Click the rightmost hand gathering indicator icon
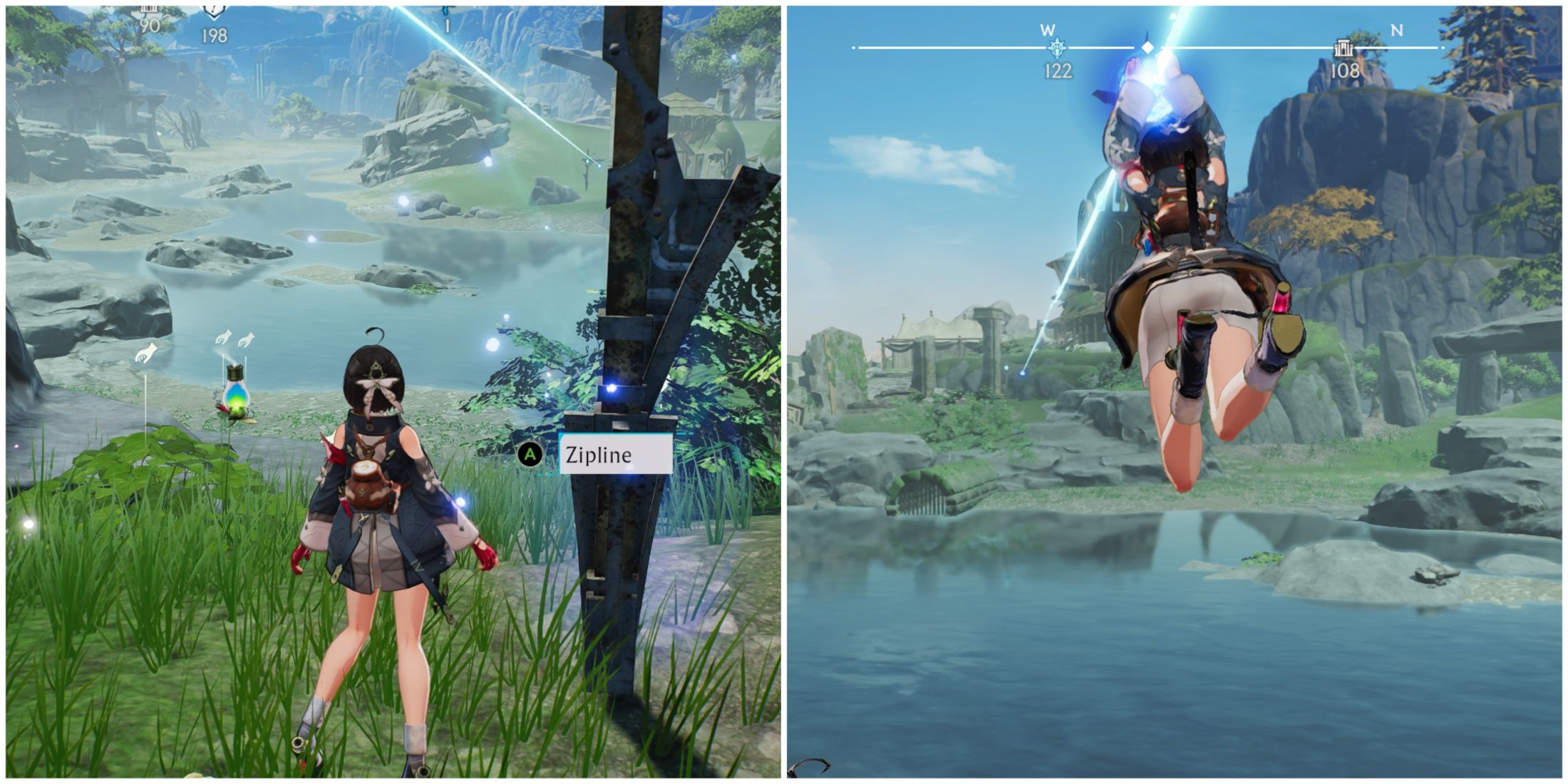The width and height of the screenshot is (1568, 784). (247, 341)
